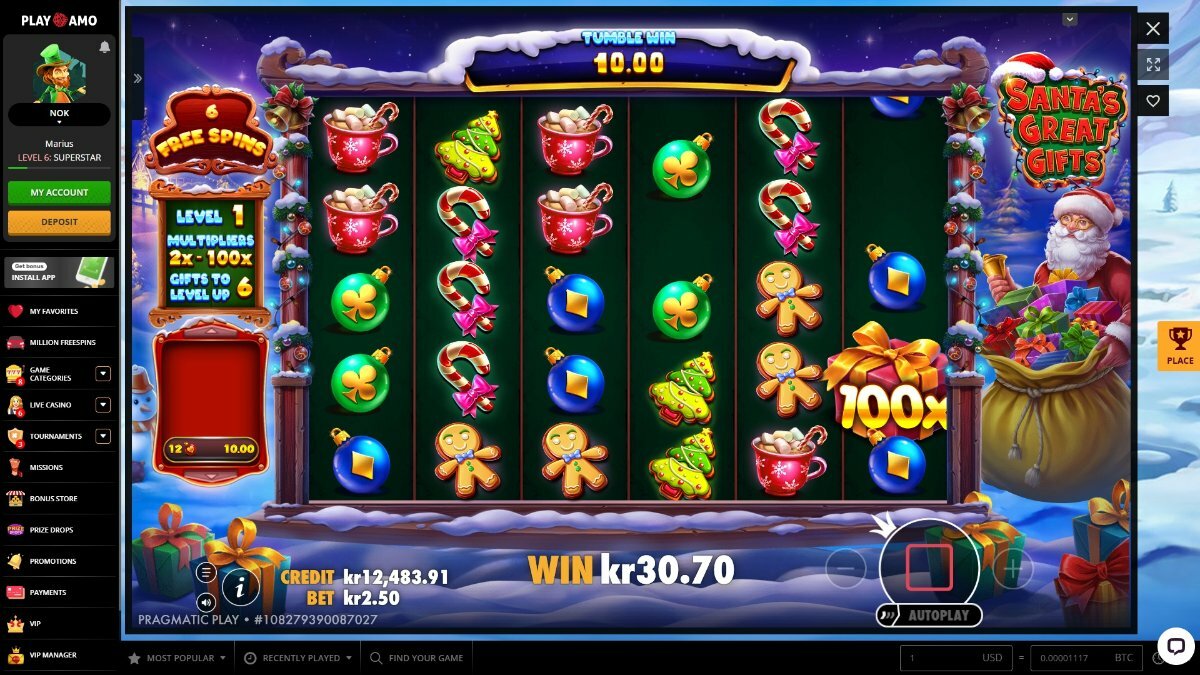Open the Autoplay settings
The width and height of the screenshot is (1200, 675).
937,615
